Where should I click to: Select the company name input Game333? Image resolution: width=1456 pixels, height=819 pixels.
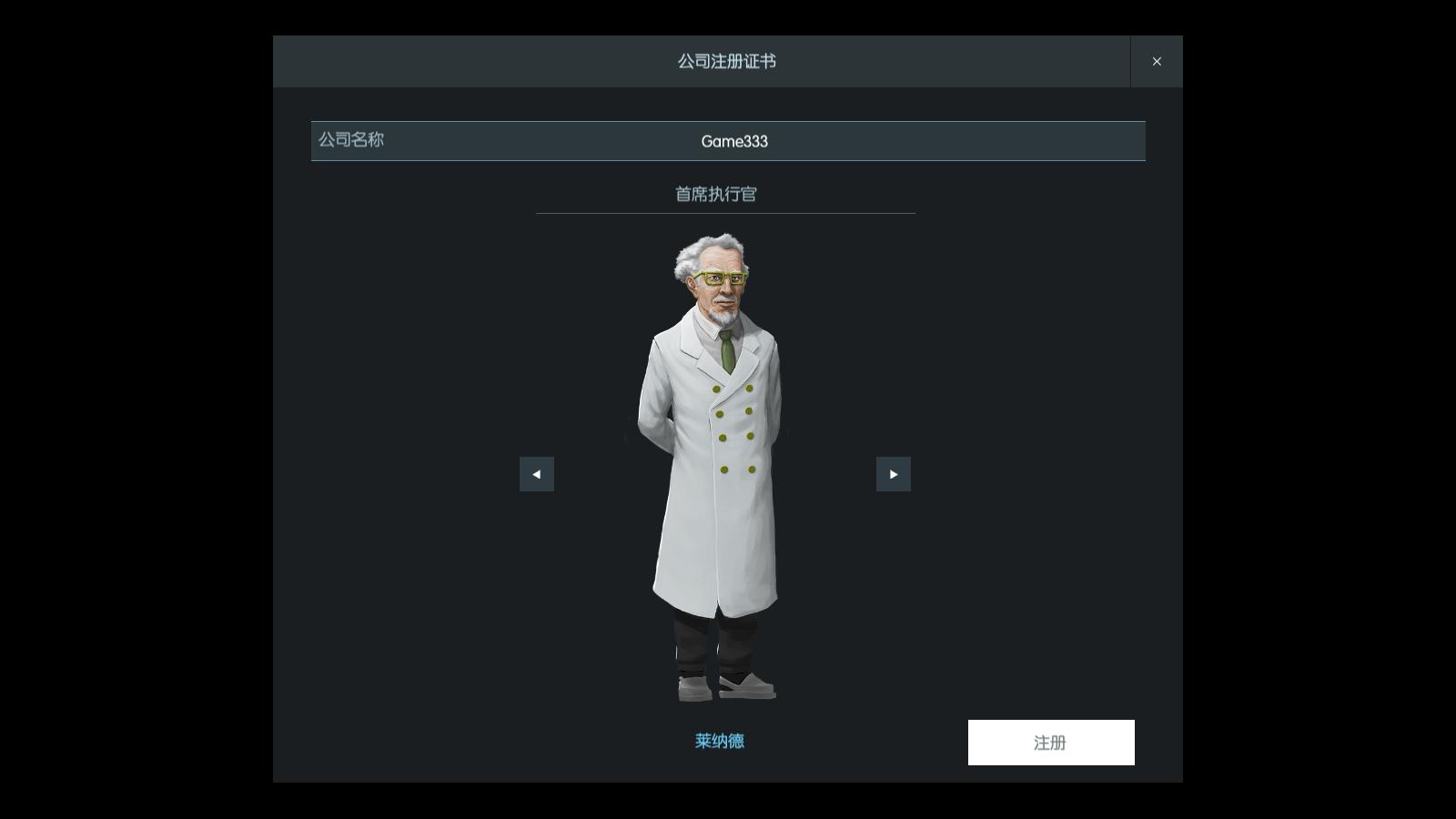point(735,141)
